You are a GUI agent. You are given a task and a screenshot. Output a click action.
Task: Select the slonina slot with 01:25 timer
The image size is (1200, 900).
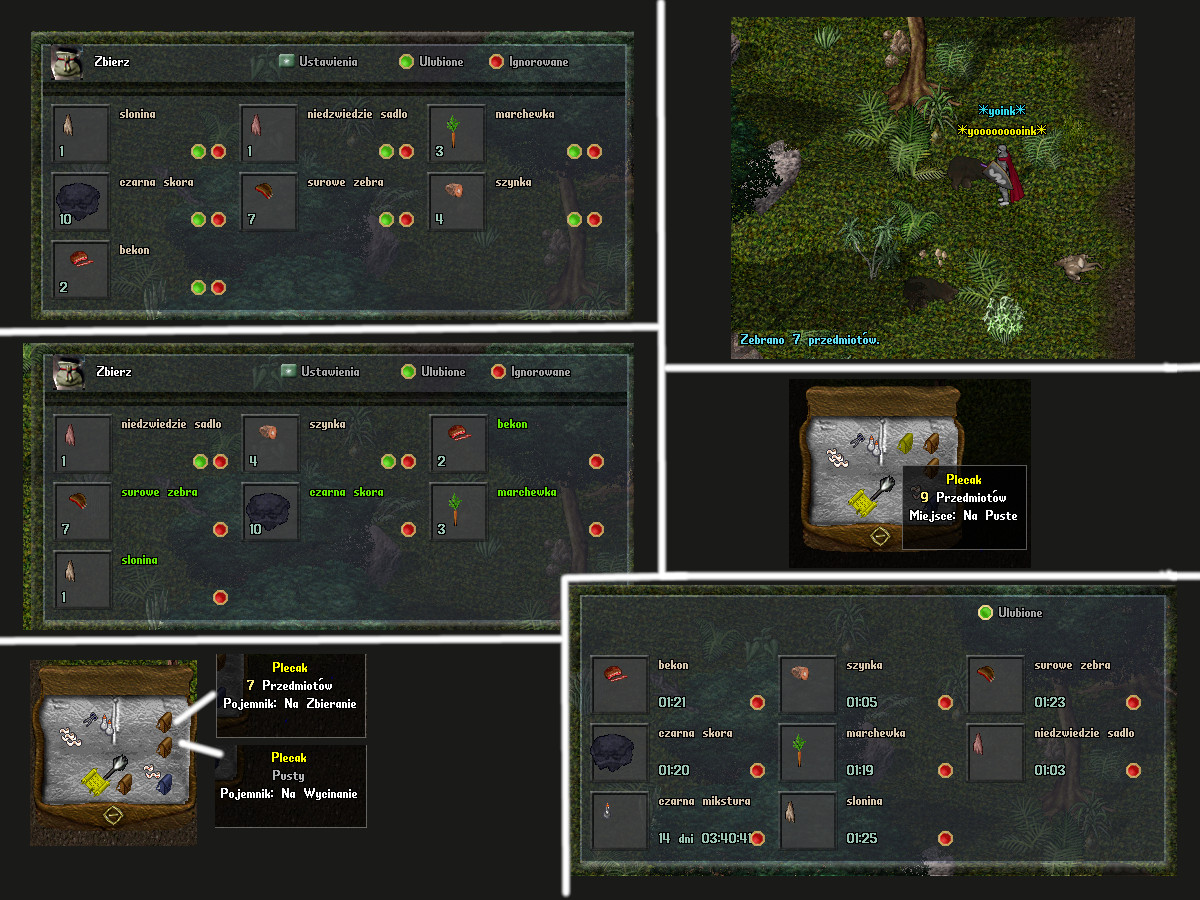click(807, 821)
